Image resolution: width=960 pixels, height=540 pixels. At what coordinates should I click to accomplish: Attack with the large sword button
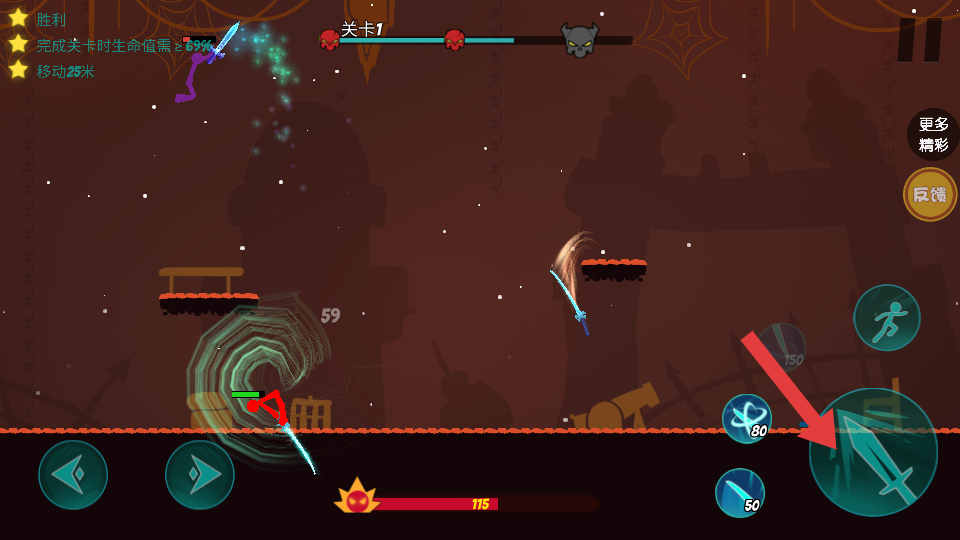click(x=873, y=452)
